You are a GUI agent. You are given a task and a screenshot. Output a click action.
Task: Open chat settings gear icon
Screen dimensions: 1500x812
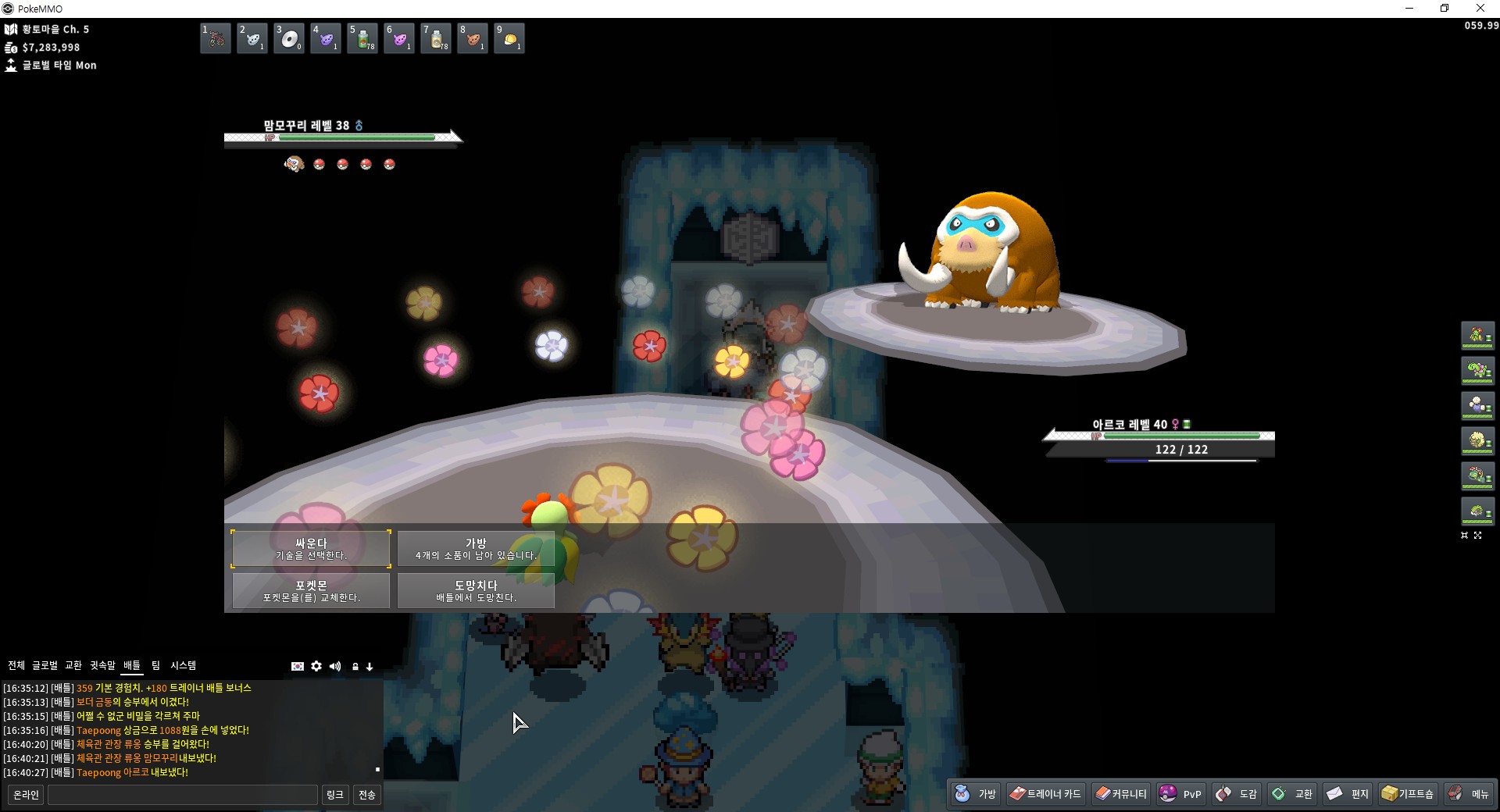[316, 666]
